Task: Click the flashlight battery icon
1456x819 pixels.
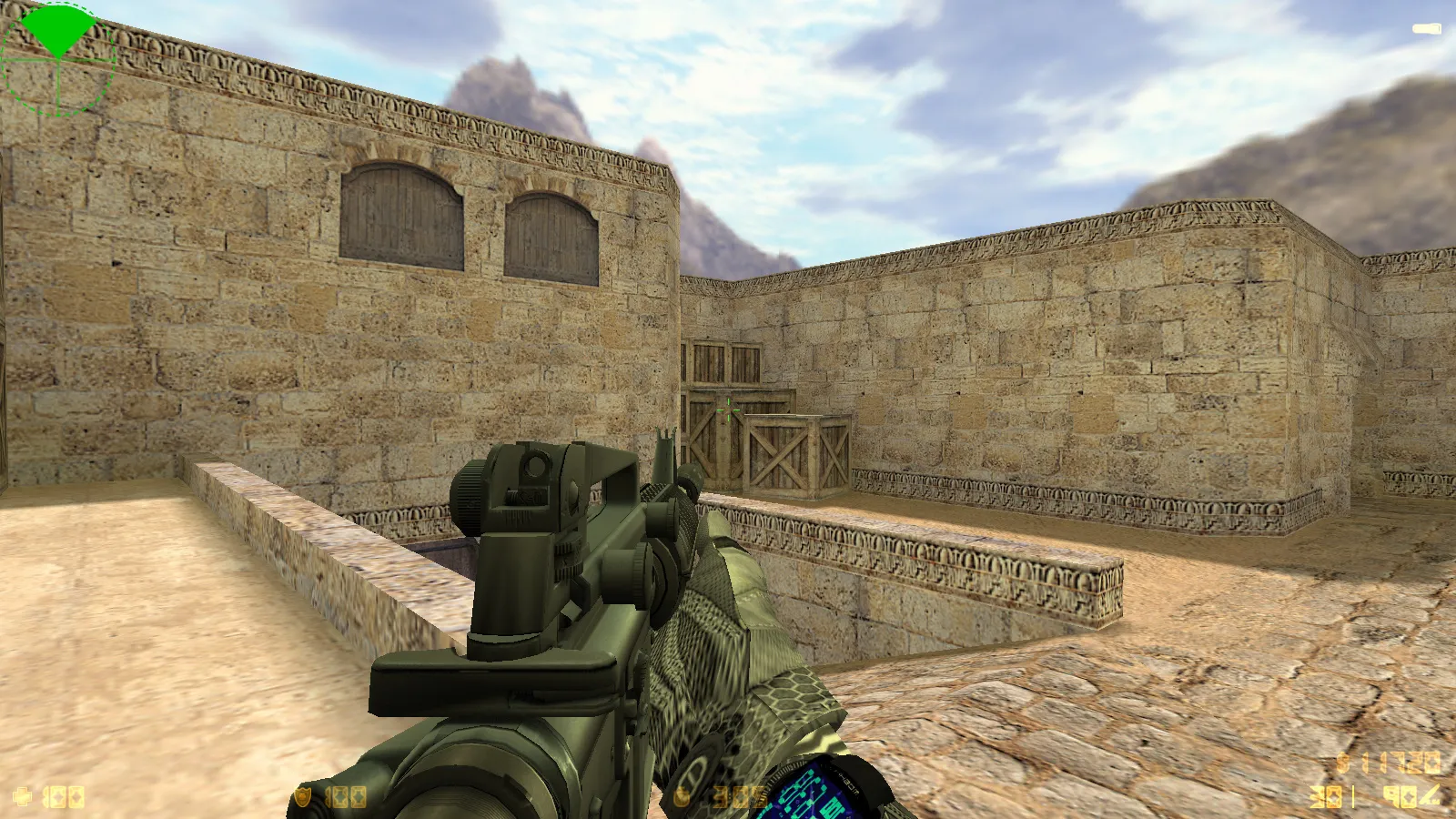Action: [x=1426, y=29]
